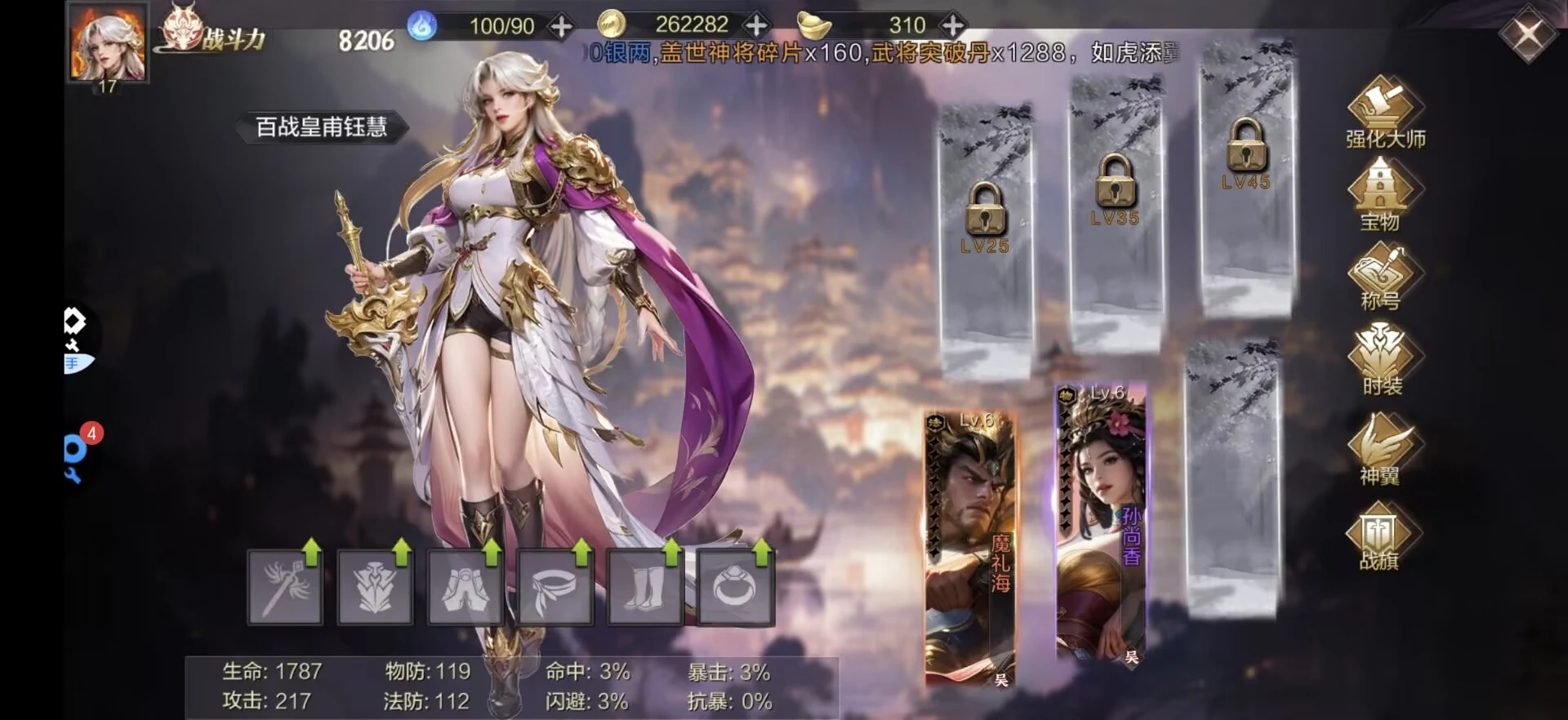Image resolution: width=1568 pixels, height=720 pixels.
Task: Add more gold ingots with the plus button
Action: [x=952, y=25]
